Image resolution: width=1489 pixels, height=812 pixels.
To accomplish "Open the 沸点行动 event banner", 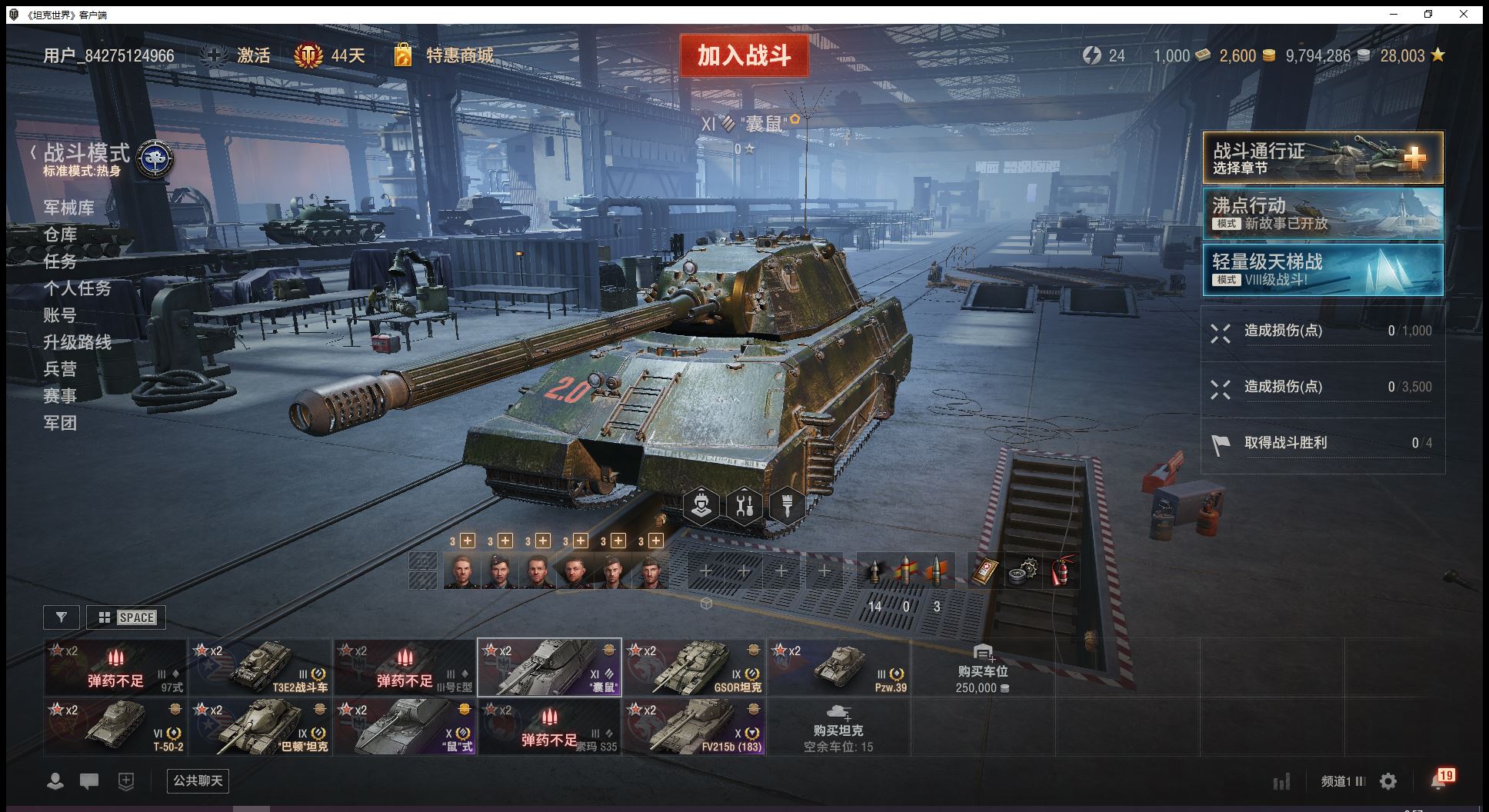I will point(1322,214).
